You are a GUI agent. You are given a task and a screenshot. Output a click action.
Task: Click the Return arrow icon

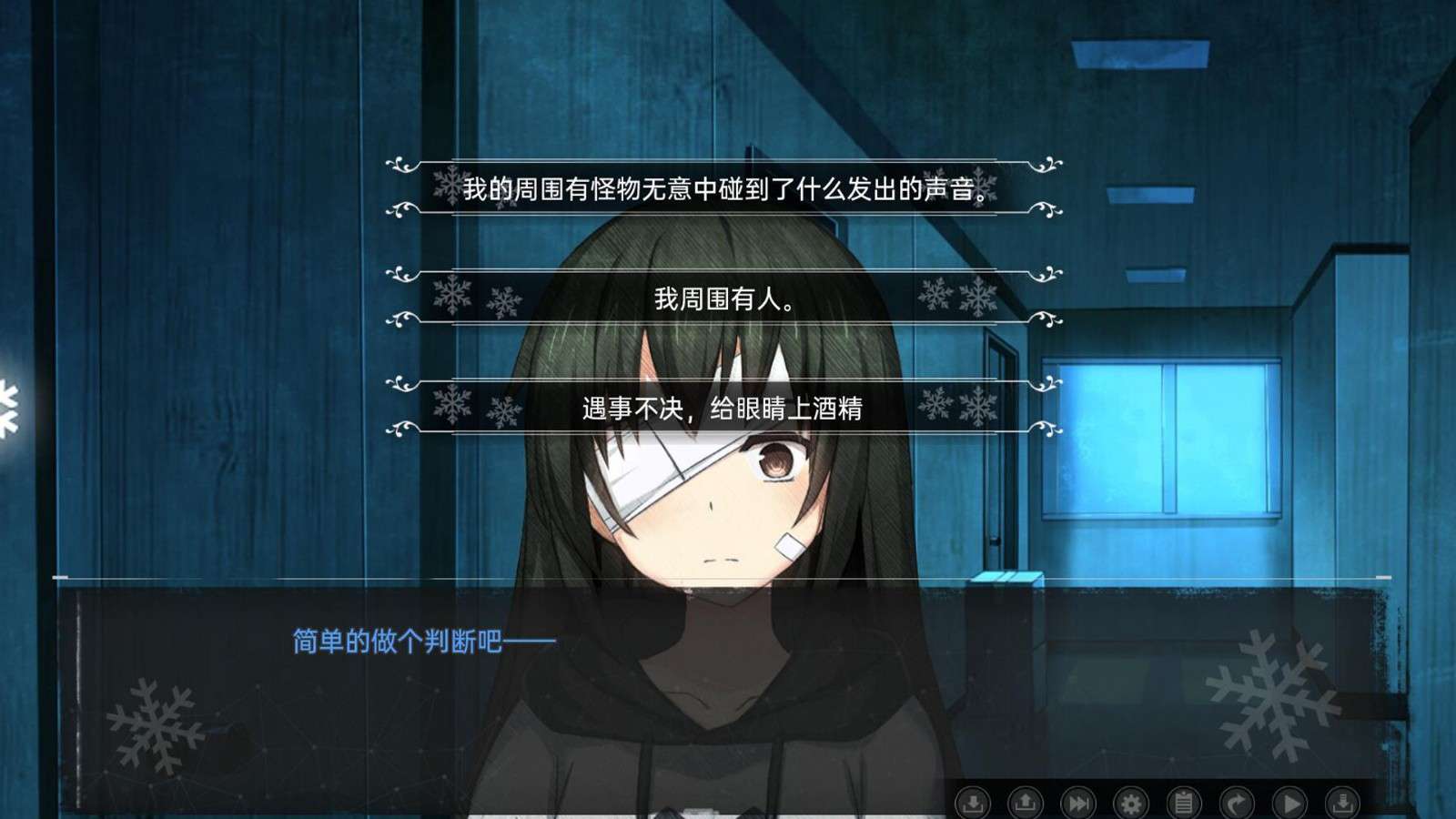[x=1237, y=802]
